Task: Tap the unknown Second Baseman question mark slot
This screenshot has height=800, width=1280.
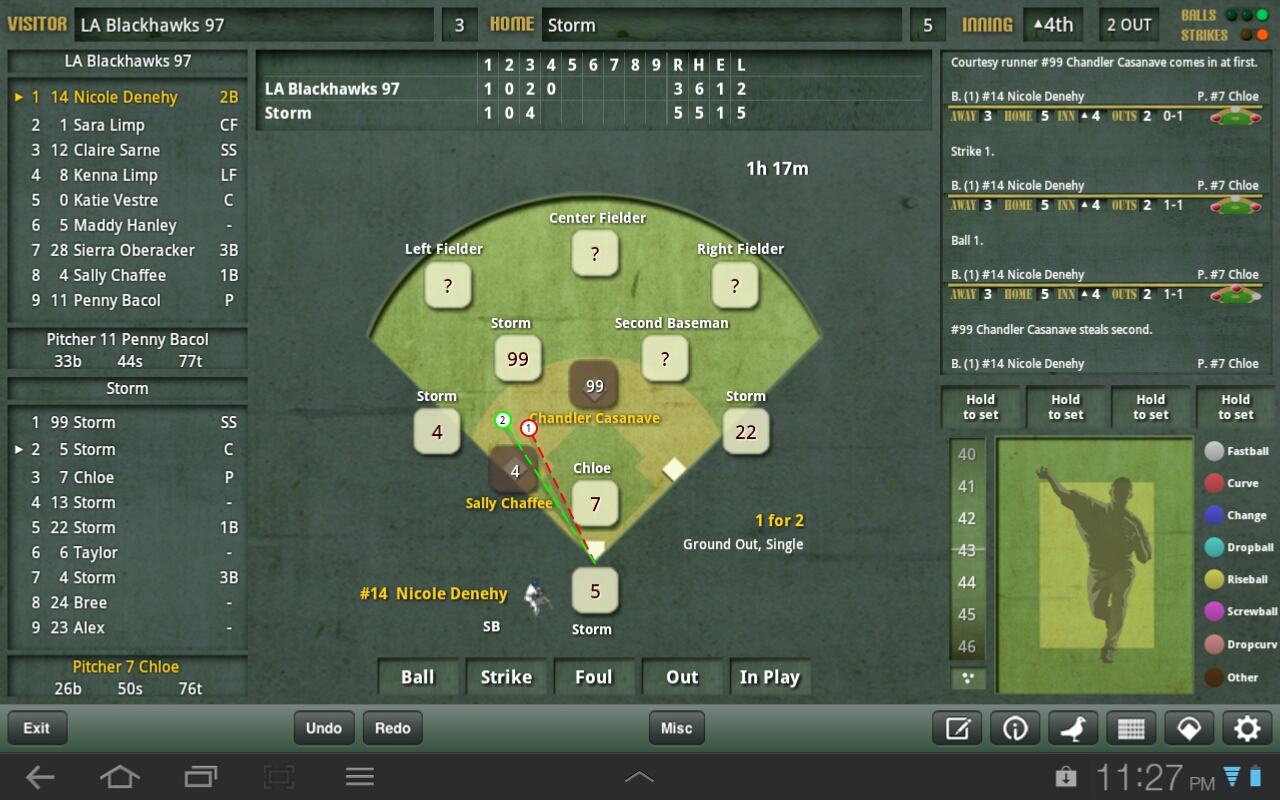Action: click(665, 359)
